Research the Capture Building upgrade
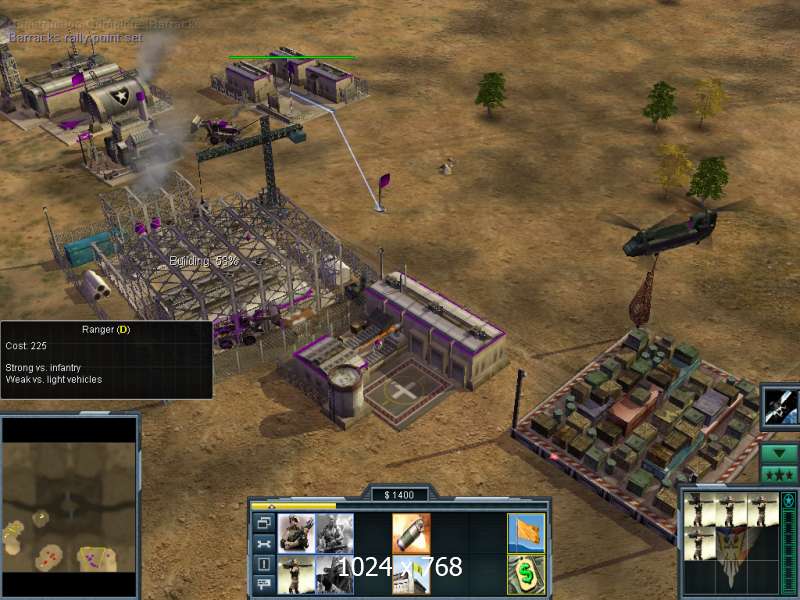Screen dimensions: 800x600 click(411, 574)
